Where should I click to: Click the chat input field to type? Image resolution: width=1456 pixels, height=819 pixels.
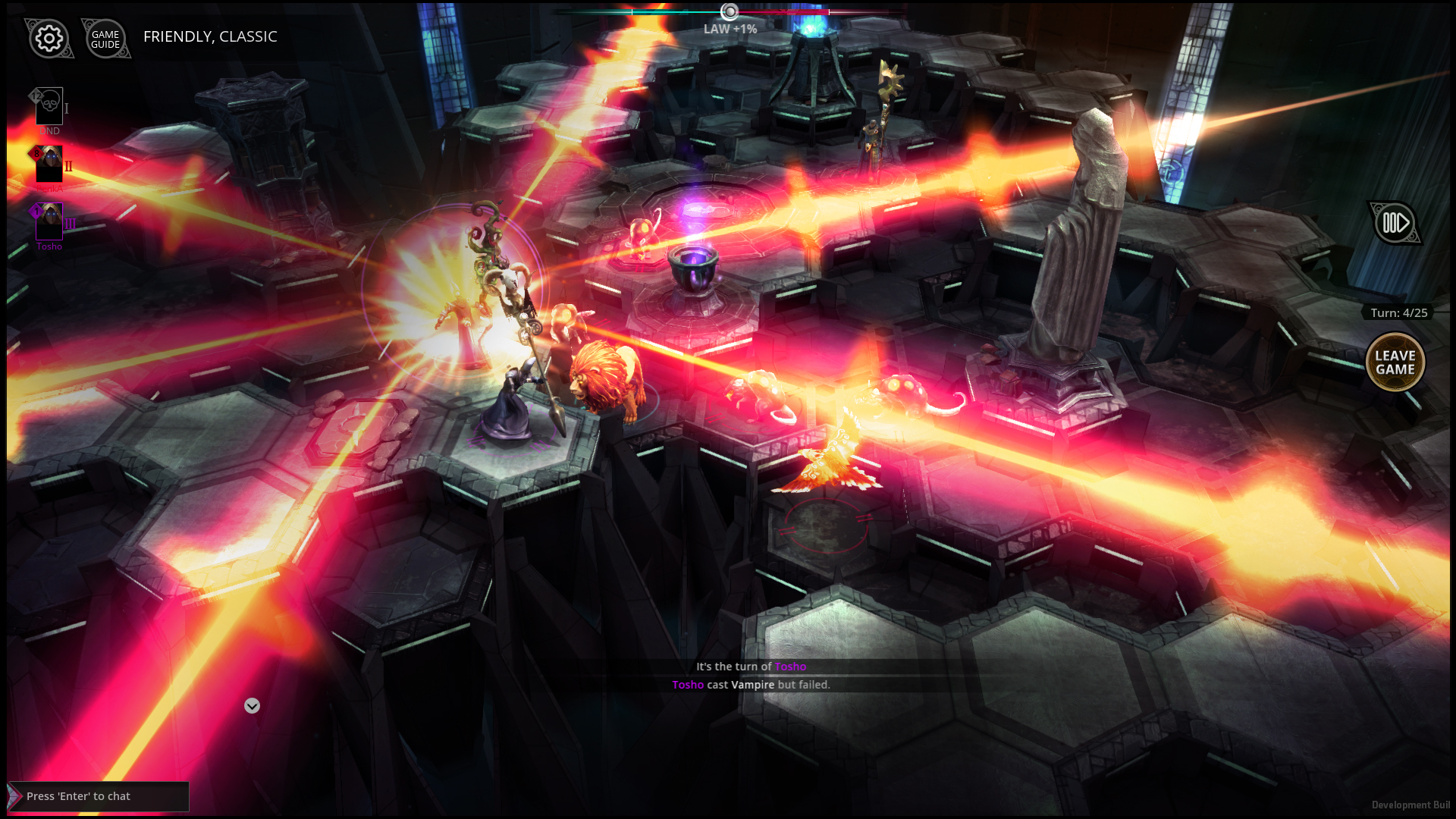click(x=99, y=796)
